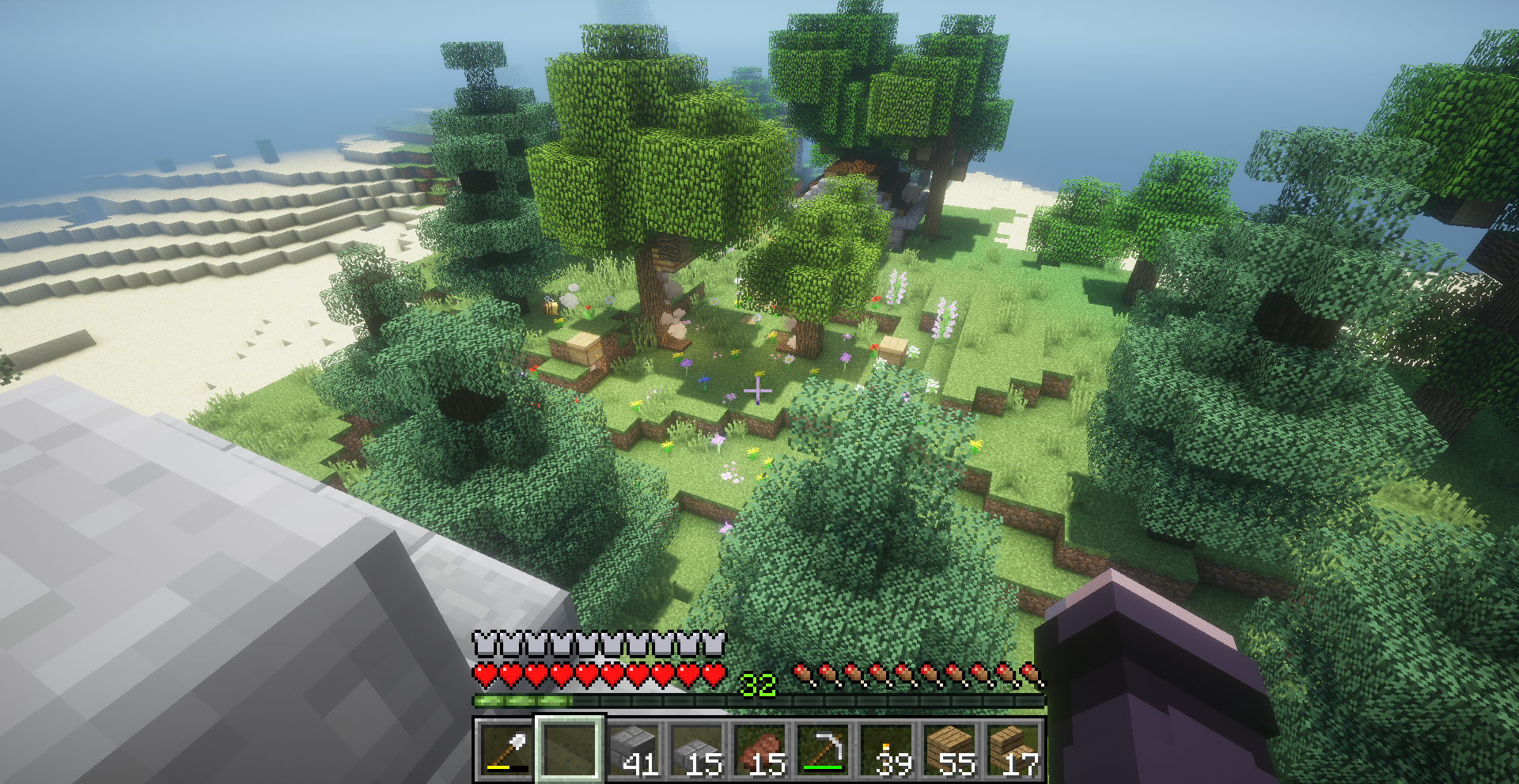Select the stone brick slab stack
Screen dimensions: 1519x784
tap(696, 749)
